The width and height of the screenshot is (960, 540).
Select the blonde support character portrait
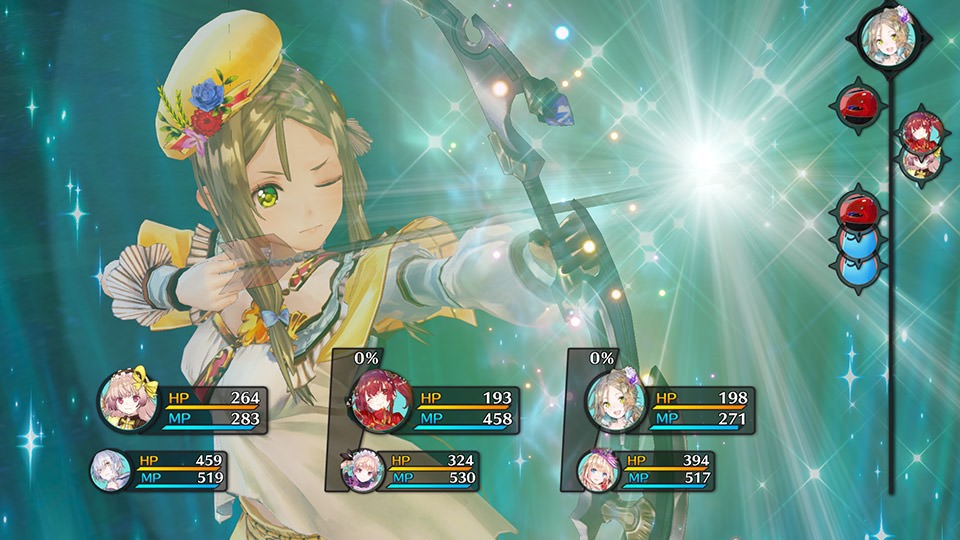pos(595,470)
